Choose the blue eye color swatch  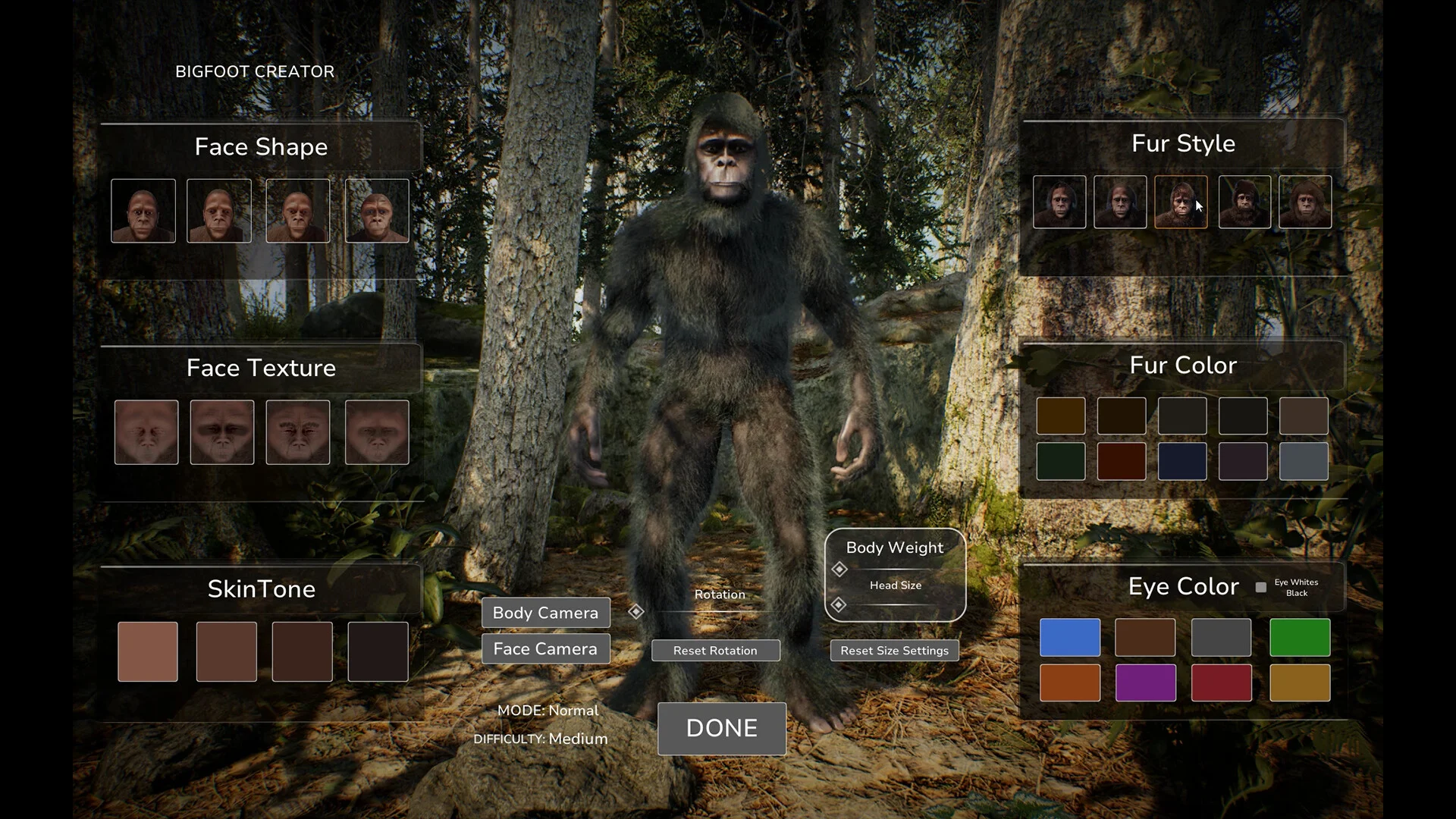1069,637
